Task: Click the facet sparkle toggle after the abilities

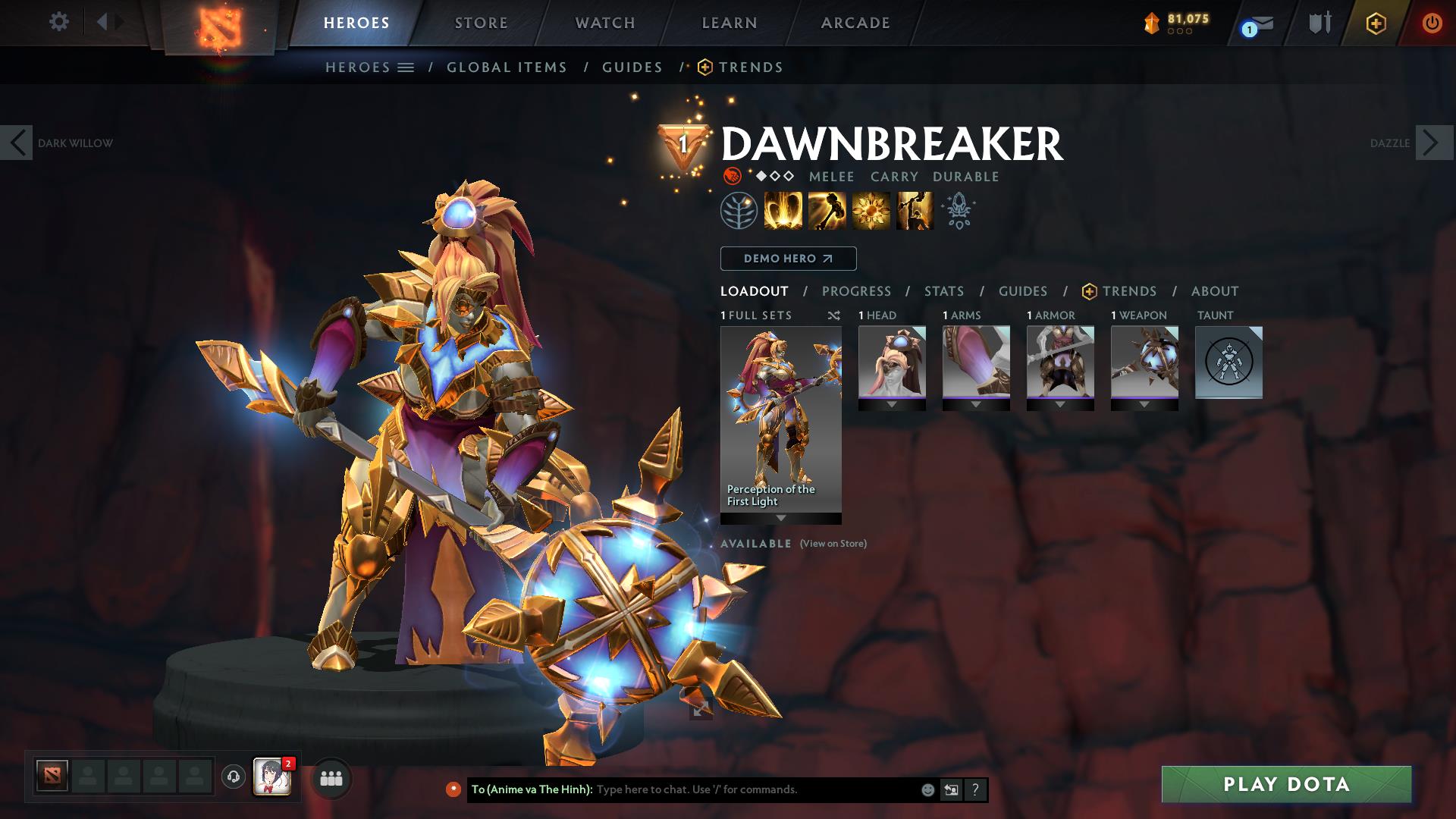Action: tap(958, 210)
